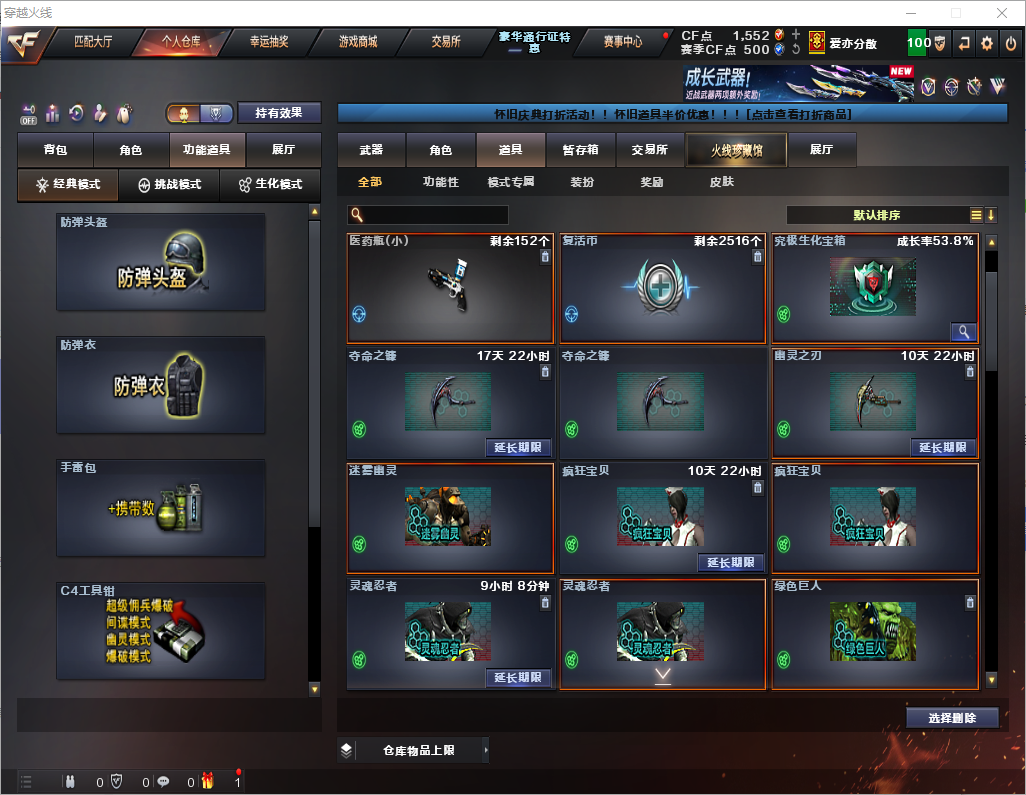This screenshot has width=1026, height=795.
Task: Click the 选择删除 button
Action: (x=952, y=718)
